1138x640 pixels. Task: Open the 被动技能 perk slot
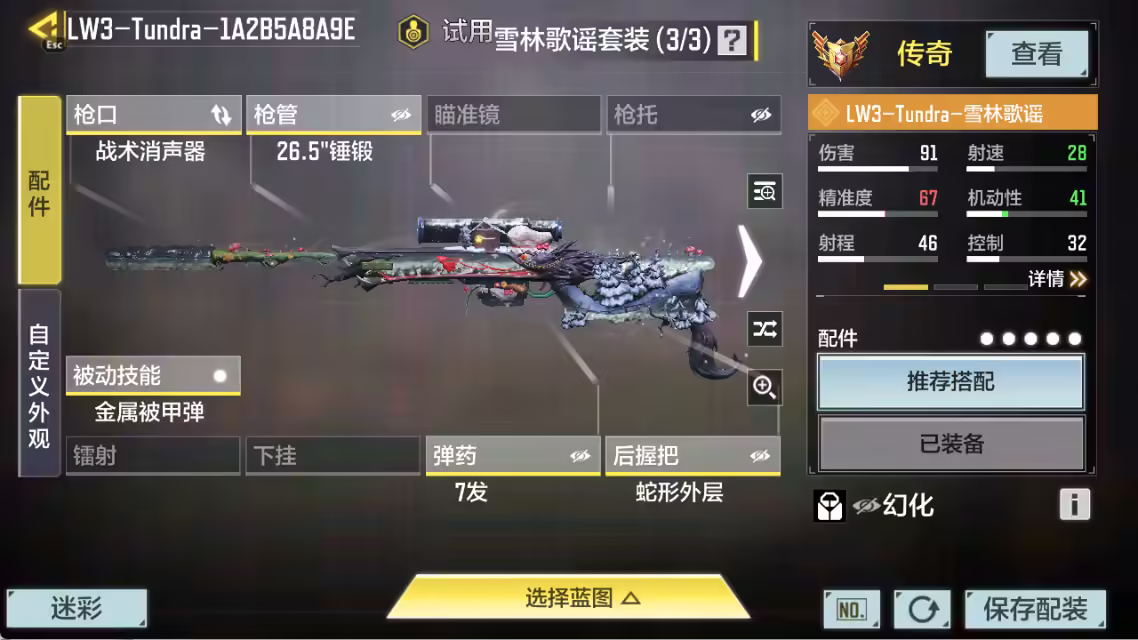click(153, 376)
